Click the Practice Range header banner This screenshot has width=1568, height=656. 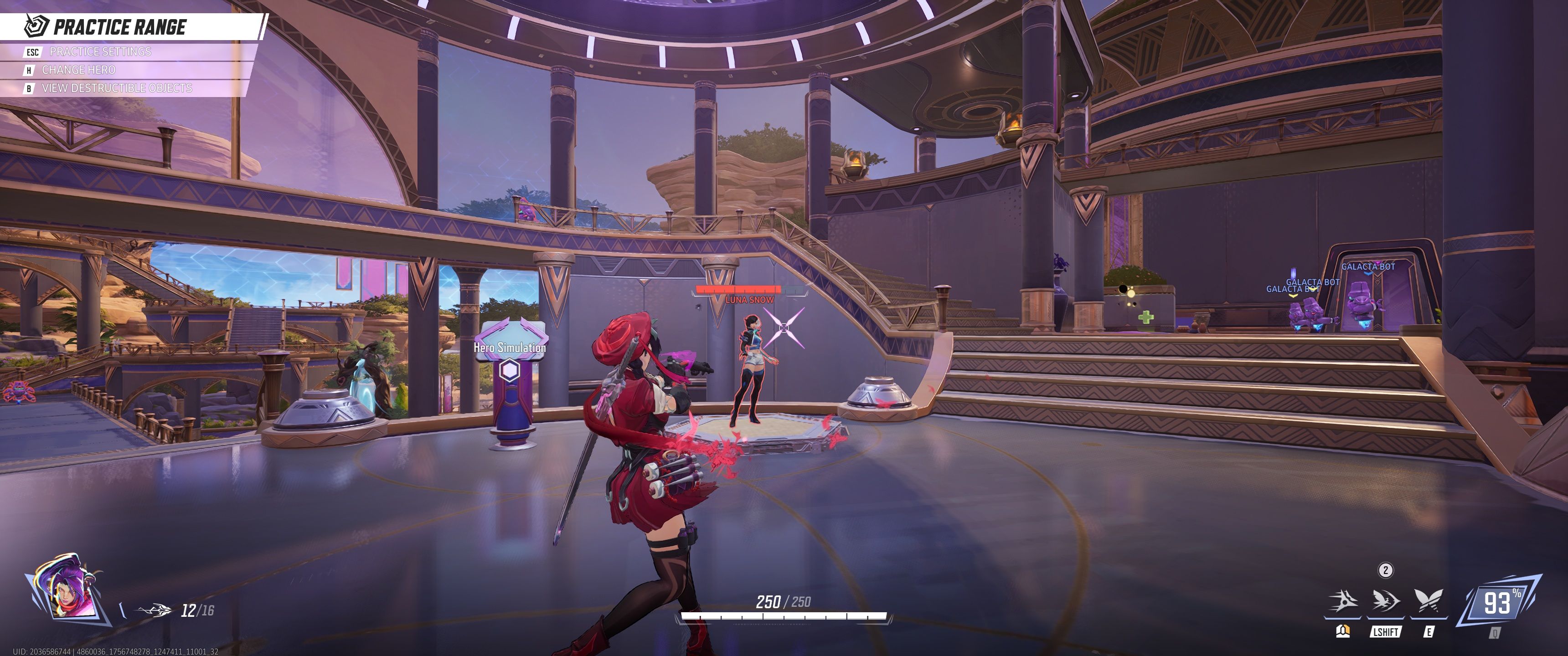(122, 26)
